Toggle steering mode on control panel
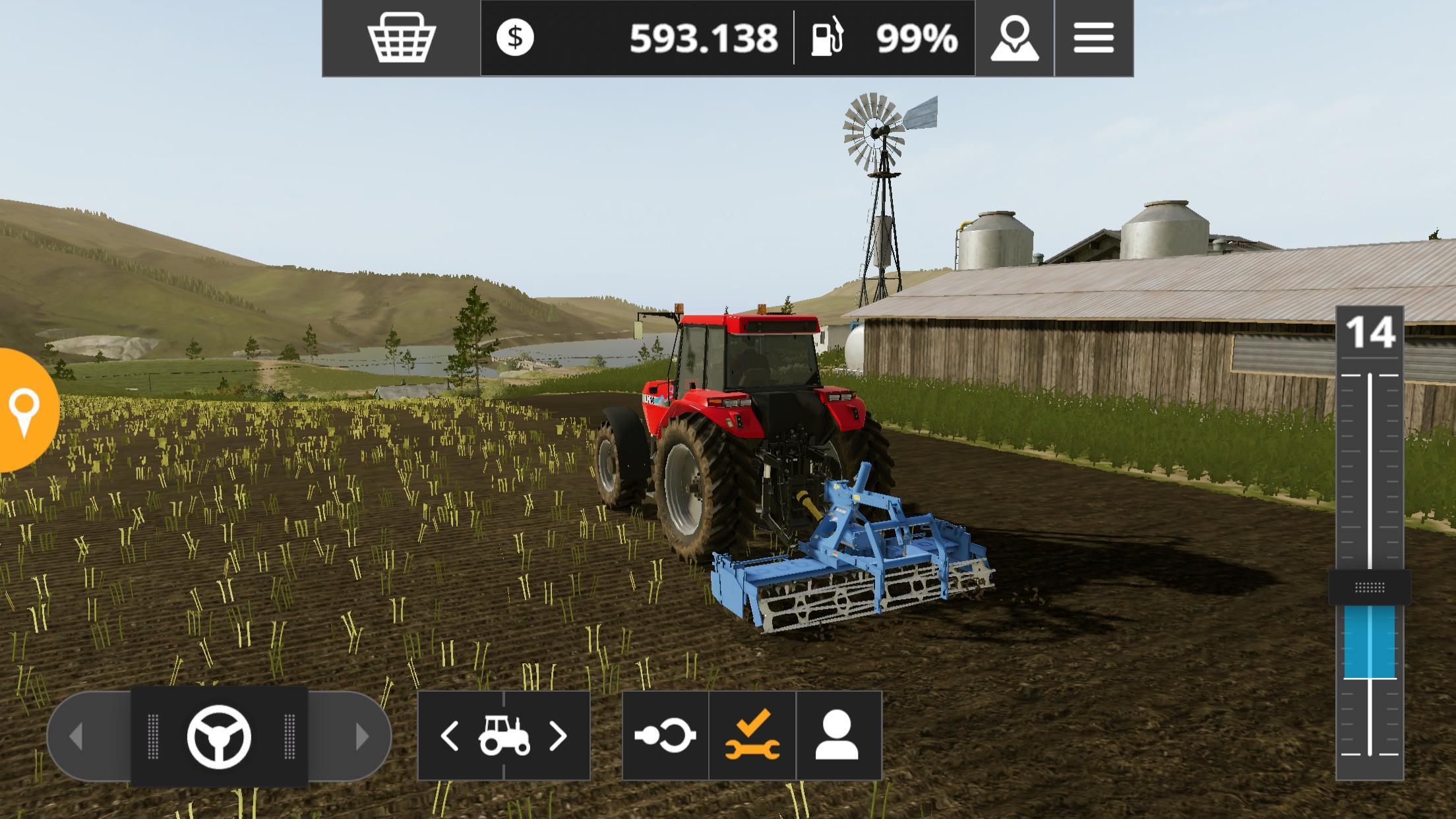 tap(220, 738)
